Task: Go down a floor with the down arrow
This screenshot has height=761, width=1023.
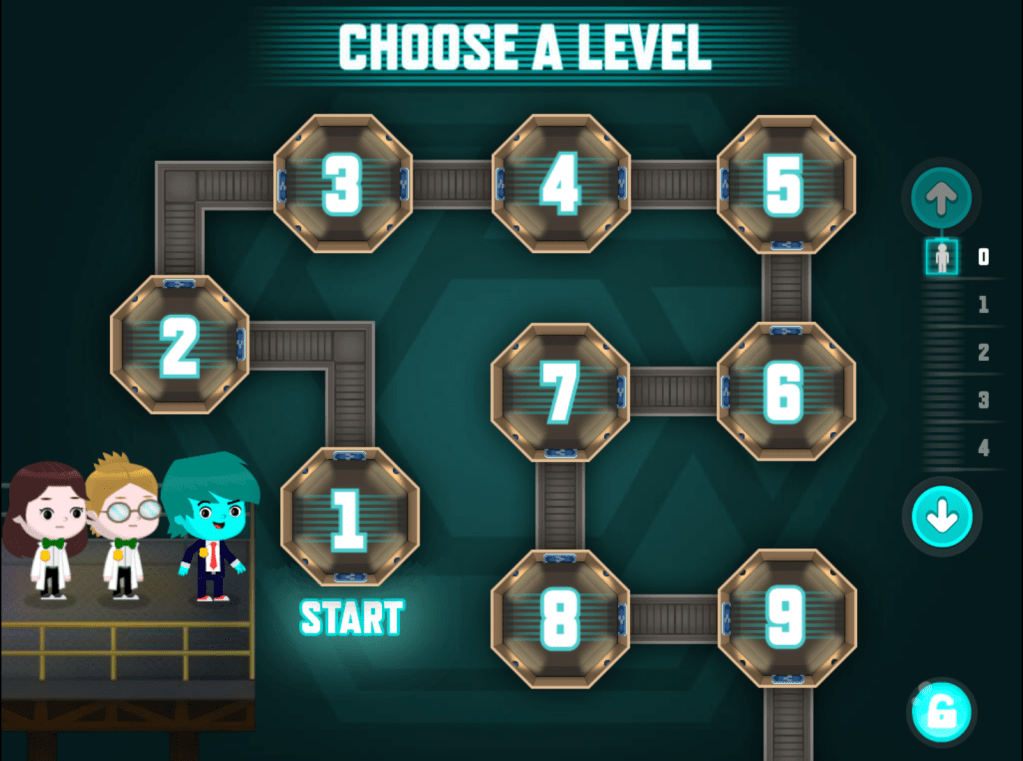Action: [942, 518]
